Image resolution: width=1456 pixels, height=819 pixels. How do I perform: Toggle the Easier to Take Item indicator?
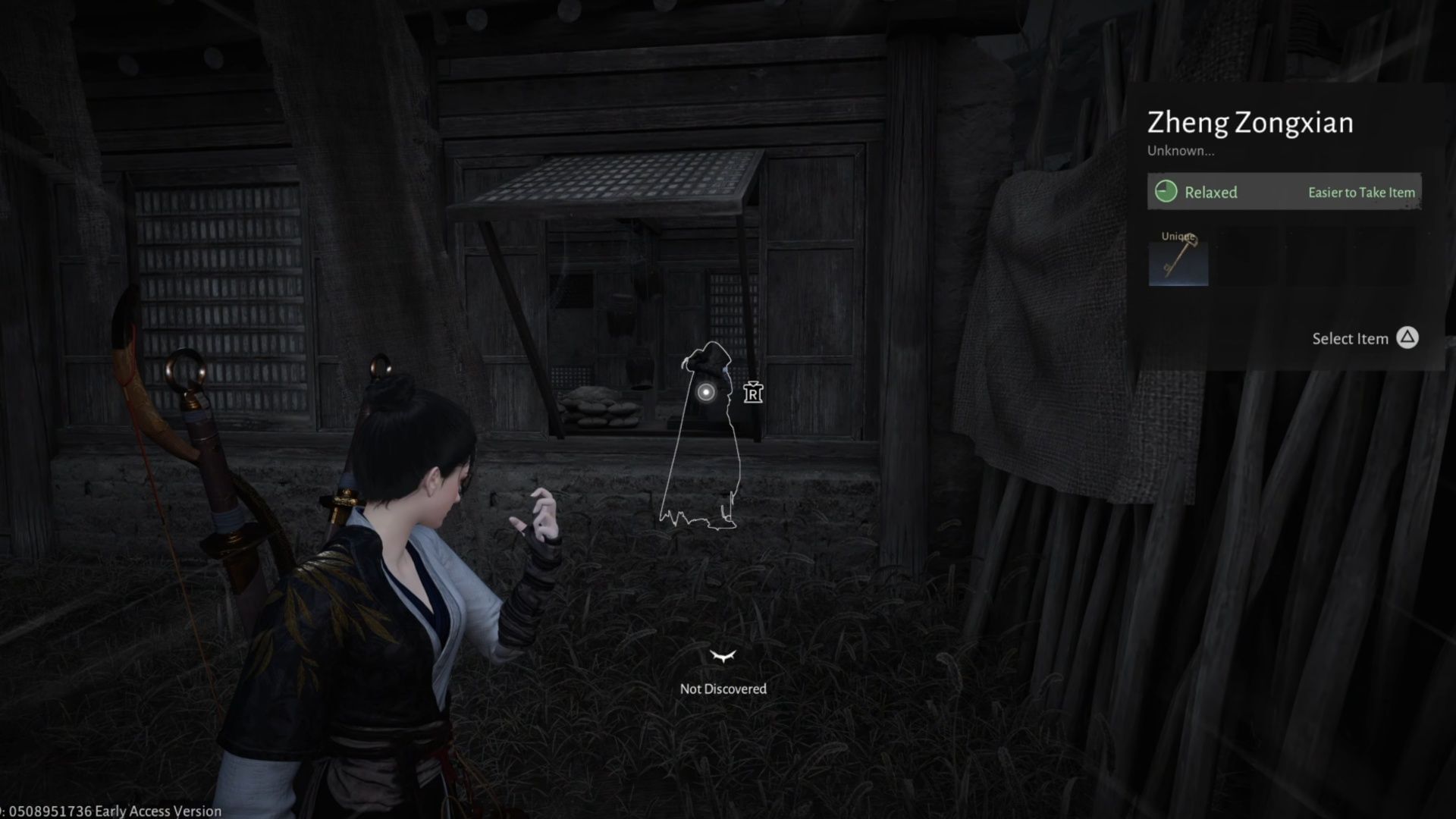pos(1360,193)
